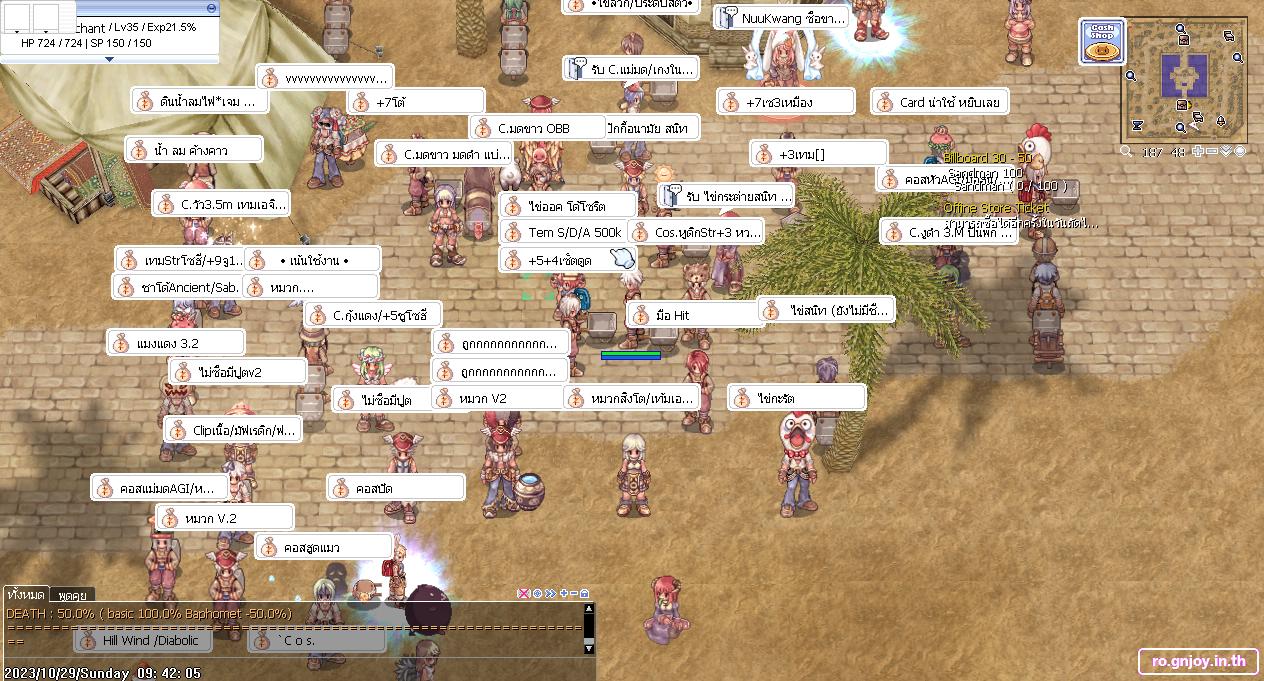Click the town minimap
The height and width of the screenshot is (681, 1264).
tap(1185, 80)
